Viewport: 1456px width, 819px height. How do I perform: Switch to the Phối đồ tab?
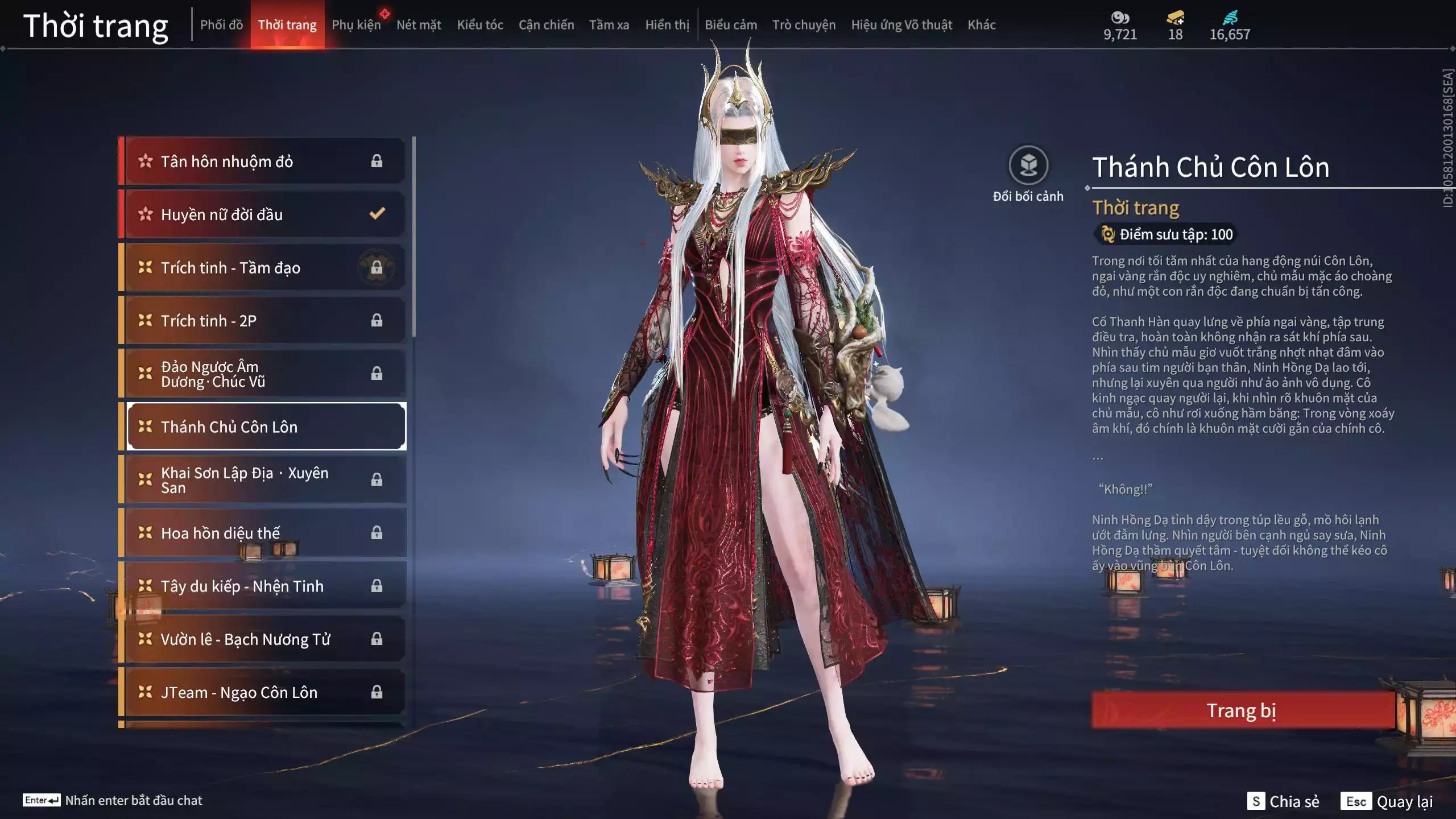[x=221, y=25]
